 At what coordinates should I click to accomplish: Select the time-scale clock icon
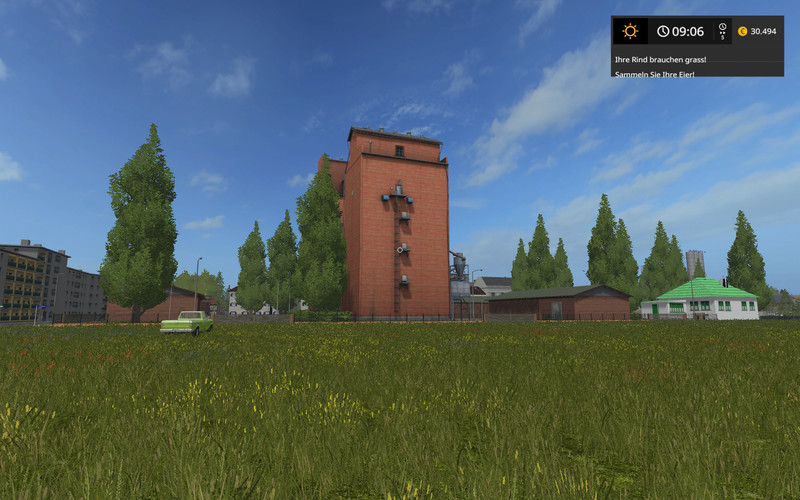[x=722, y=29]
